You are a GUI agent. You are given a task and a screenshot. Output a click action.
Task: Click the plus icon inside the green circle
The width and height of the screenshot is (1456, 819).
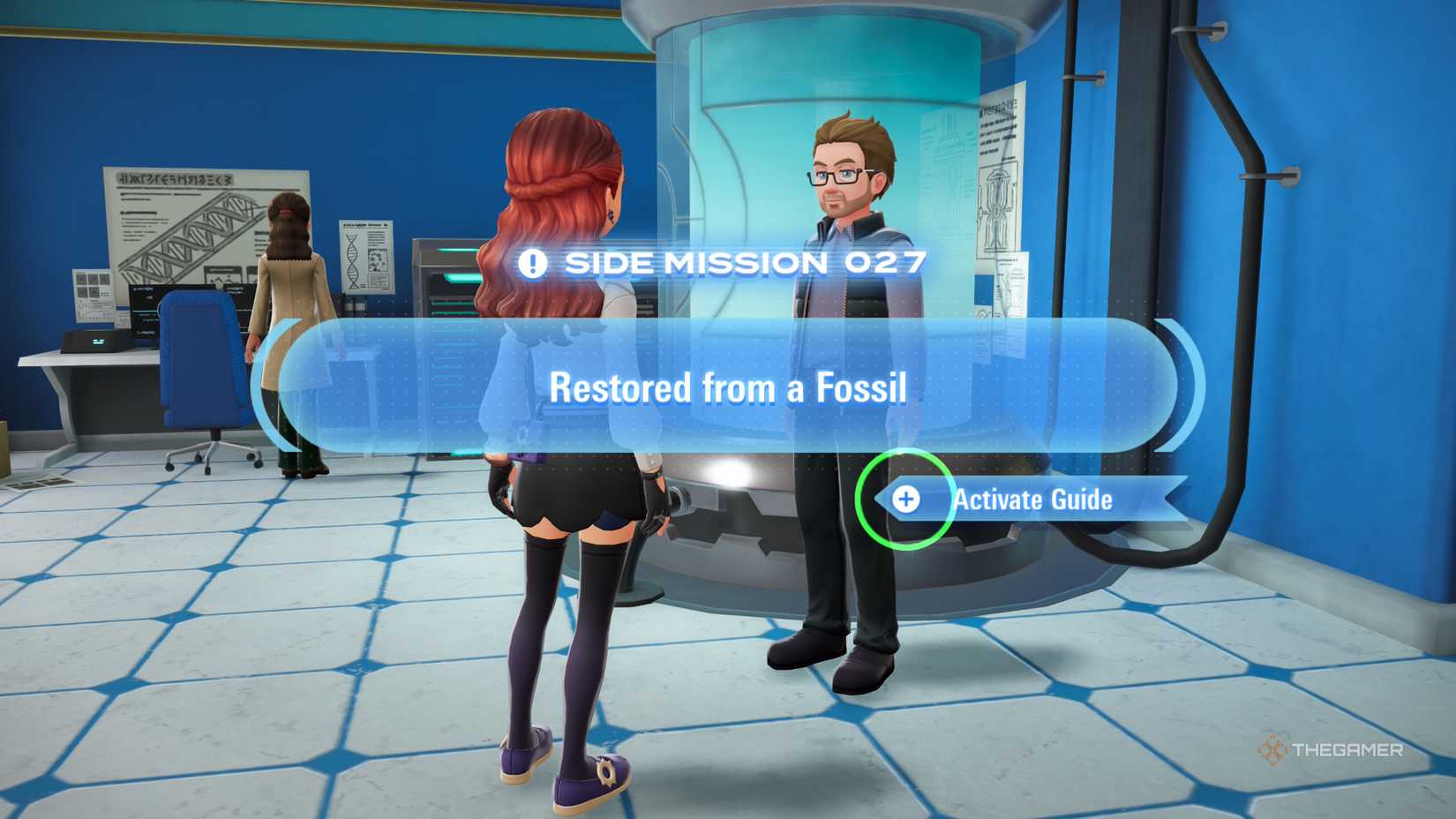click(905, 500)
